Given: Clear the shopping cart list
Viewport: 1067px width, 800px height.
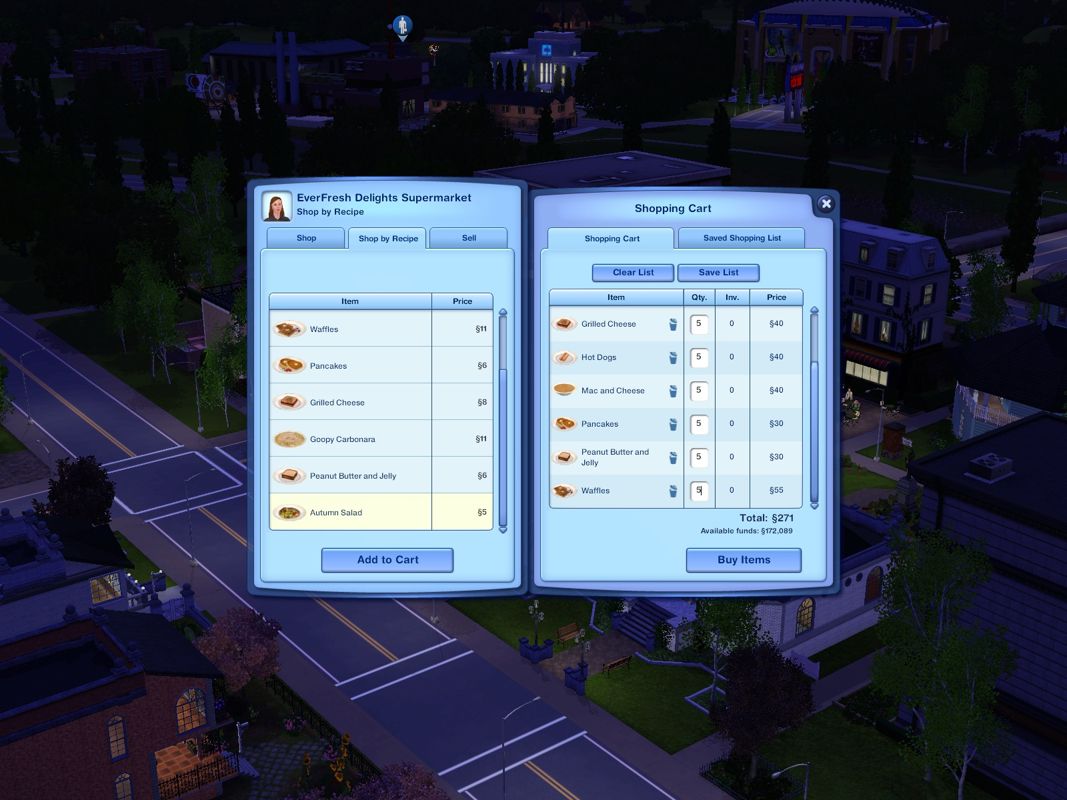Looking at the screenshot, I should (x=631, y=273).
